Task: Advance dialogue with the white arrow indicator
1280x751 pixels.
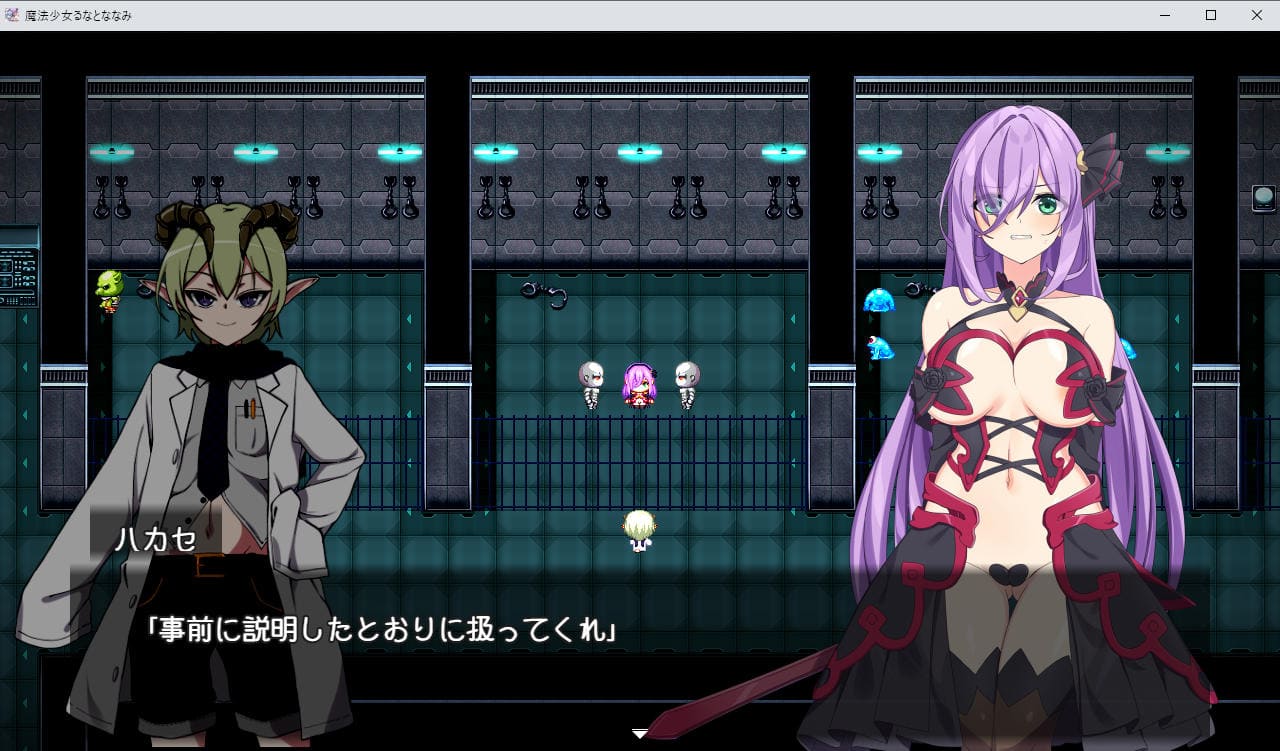Action: point(640,734)
